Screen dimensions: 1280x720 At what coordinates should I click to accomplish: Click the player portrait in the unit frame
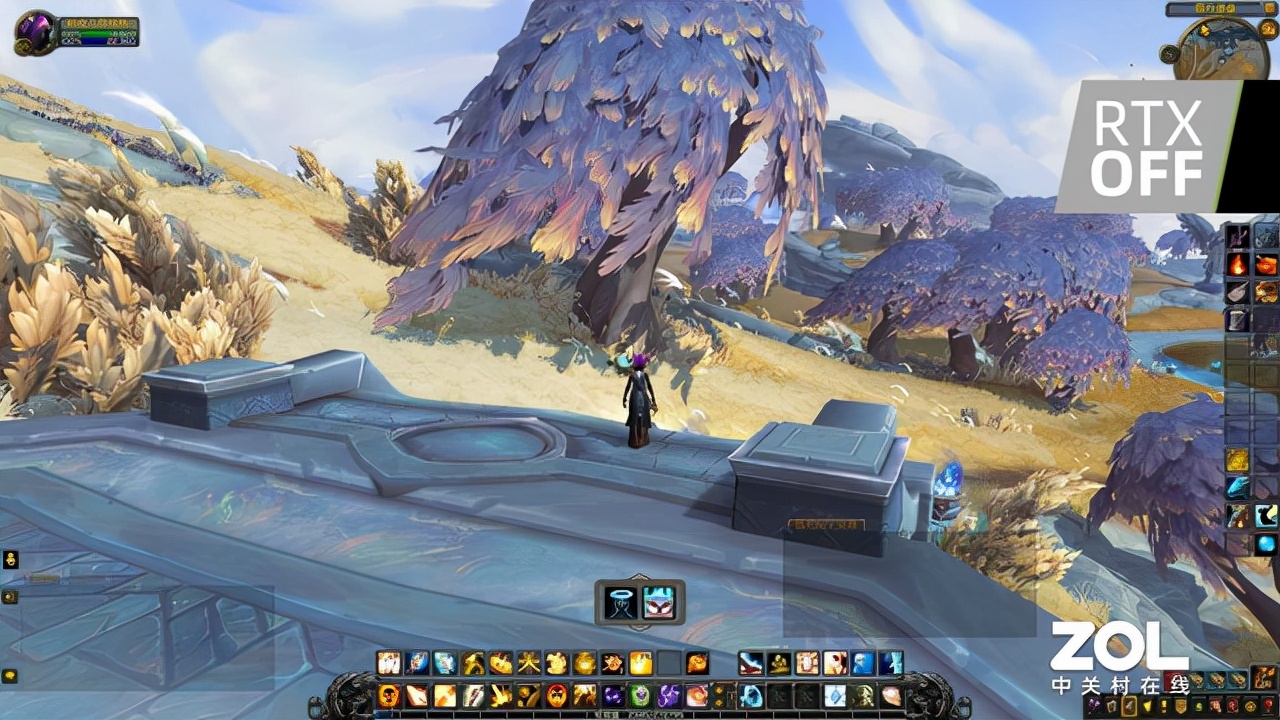point(36,32)
